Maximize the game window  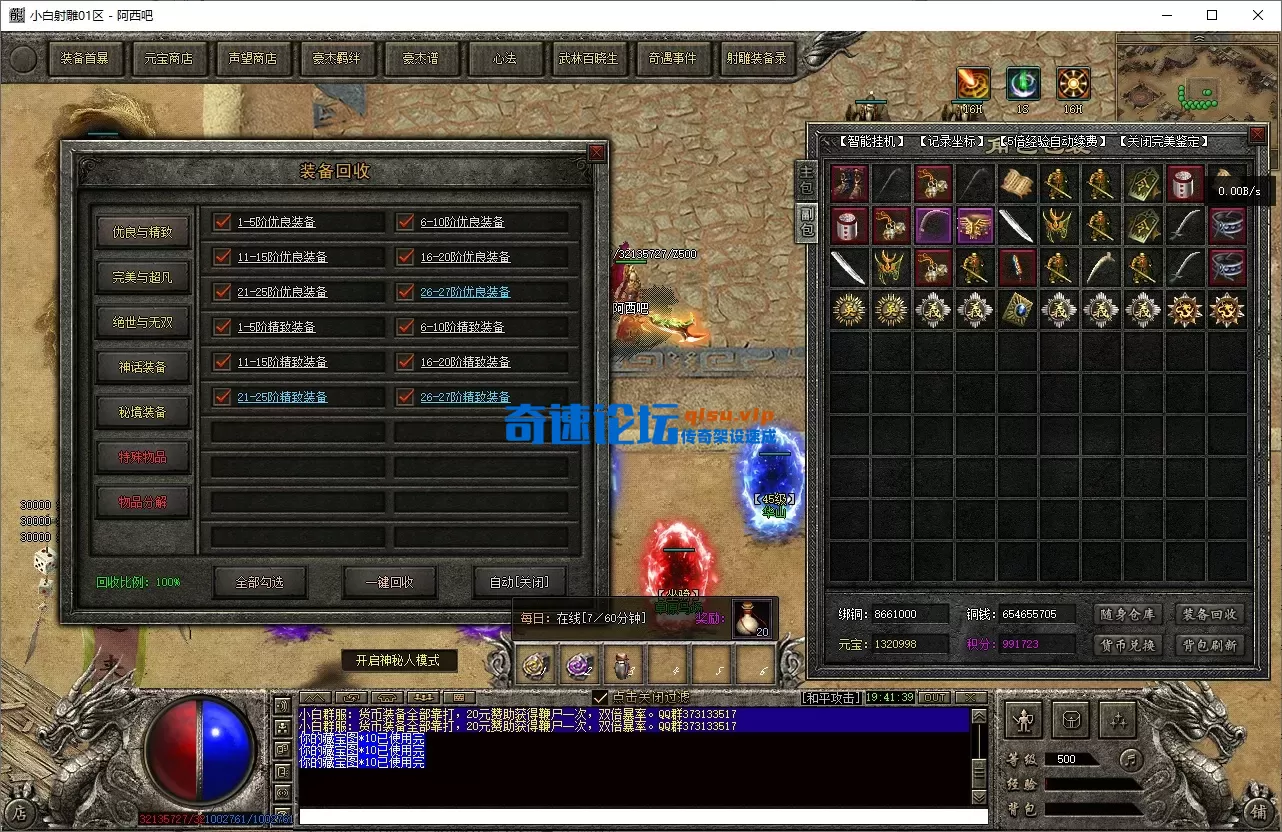click(1212, 15)
